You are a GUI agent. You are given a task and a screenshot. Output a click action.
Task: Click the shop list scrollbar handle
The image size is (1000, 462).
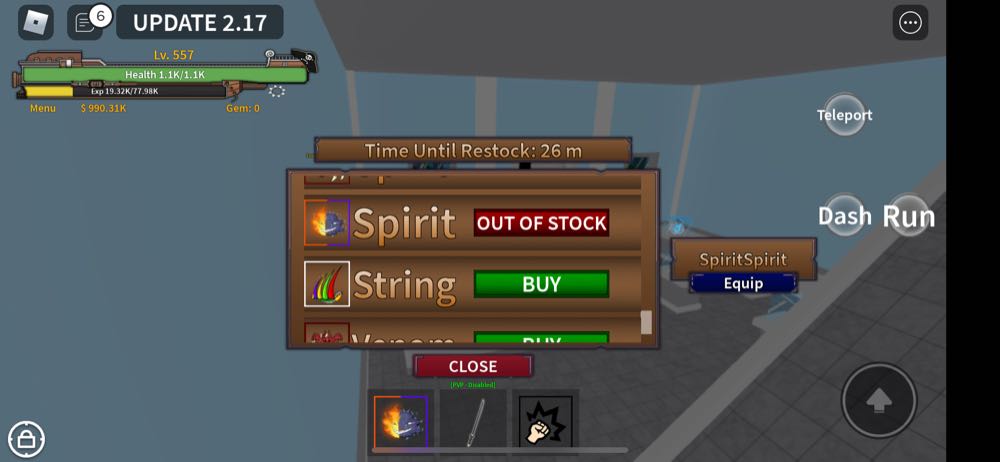[646, 322]
